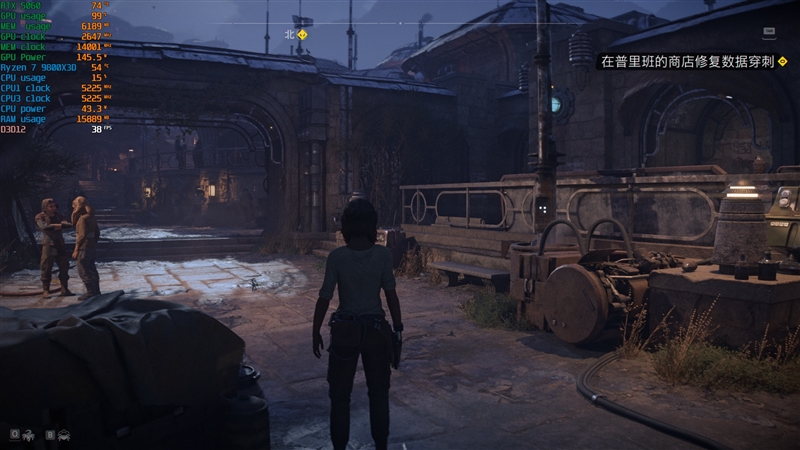Select the quest objective tracker text
800x450 pixels.
(681, 62)
